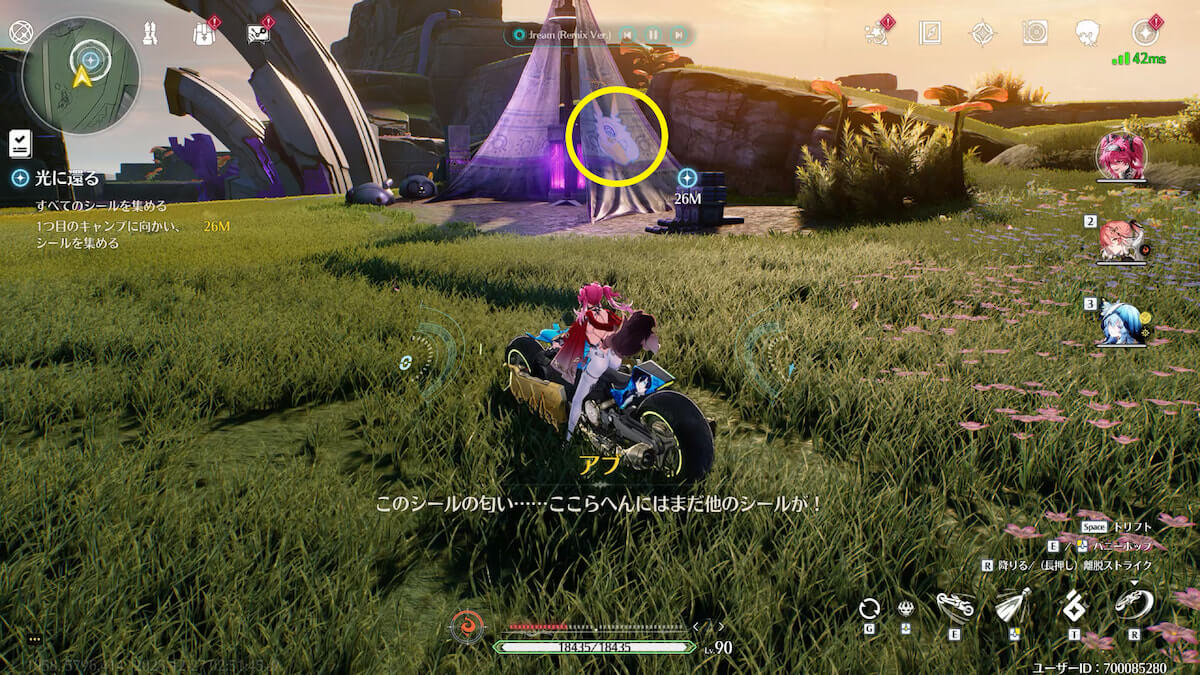The image size is (1200, 675).
Task: Click the globe icon beside the minimap
Action: tap(21, 32)
